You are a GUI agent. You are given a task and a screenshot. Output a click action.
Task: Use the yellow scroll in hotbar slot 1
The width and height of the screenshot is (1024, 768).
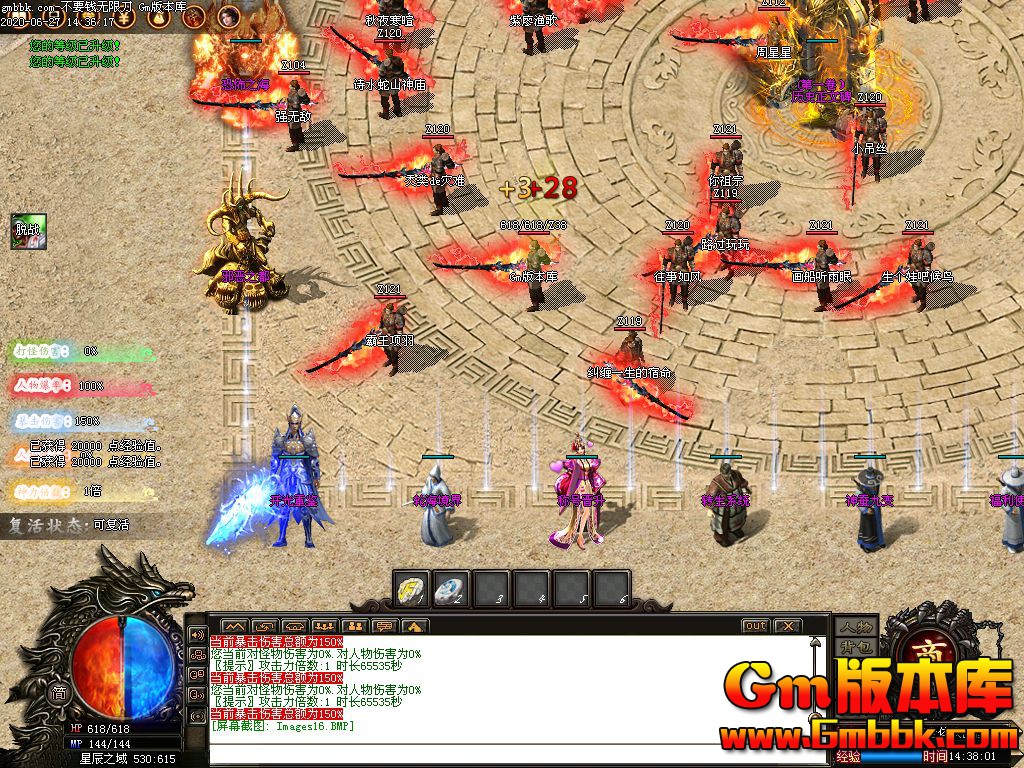pos(410,588)
